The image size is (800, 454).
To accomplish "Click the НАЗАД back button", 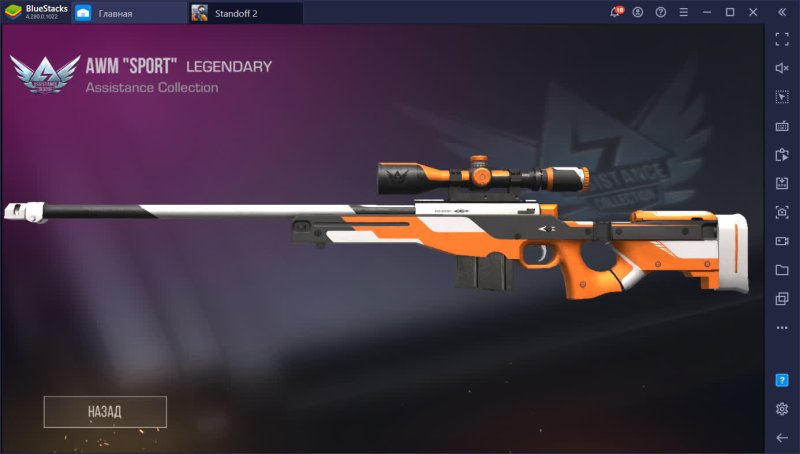I will pos(104,411).
